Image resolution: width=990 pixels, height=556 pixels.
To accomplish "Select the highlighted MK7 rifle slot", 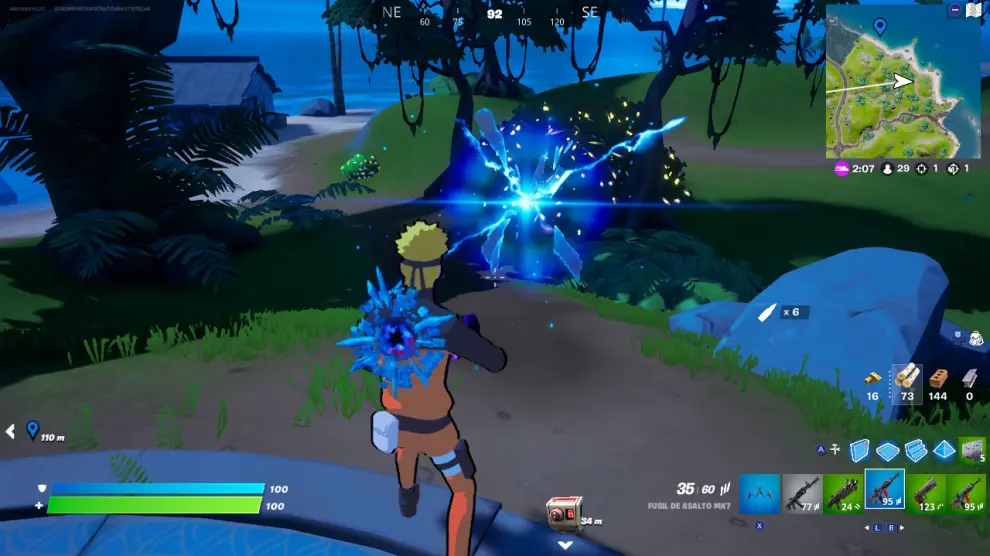I will coord(885,490).
